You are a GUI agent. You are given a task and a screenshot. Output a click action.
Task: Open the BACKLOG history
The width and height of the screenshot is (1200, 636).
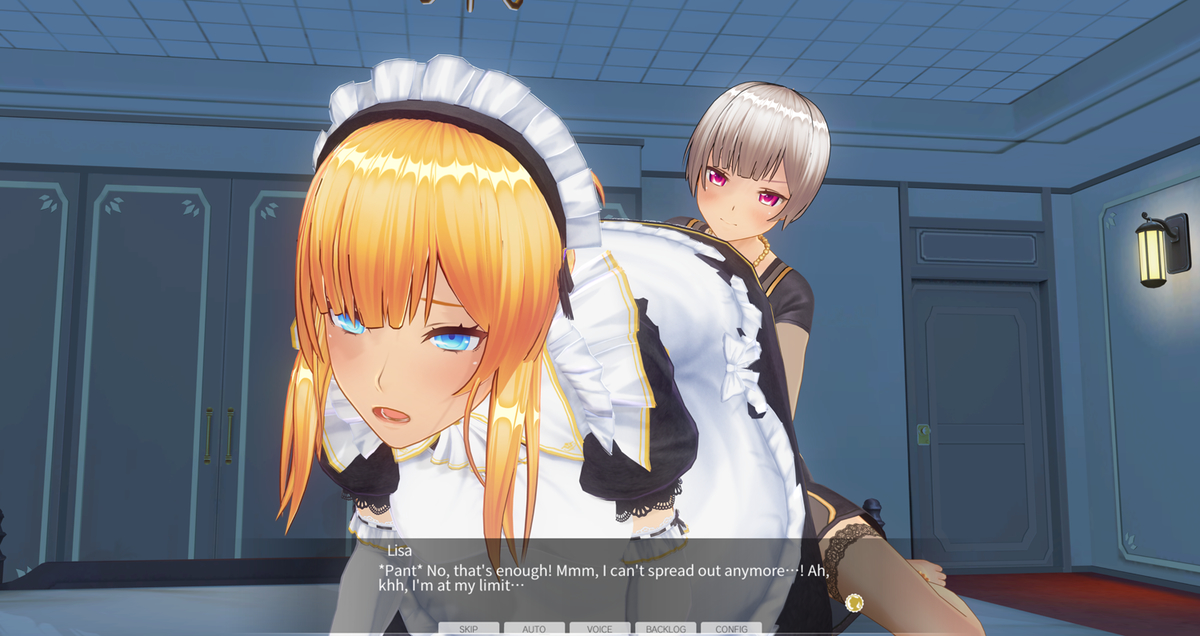(665, 629)
